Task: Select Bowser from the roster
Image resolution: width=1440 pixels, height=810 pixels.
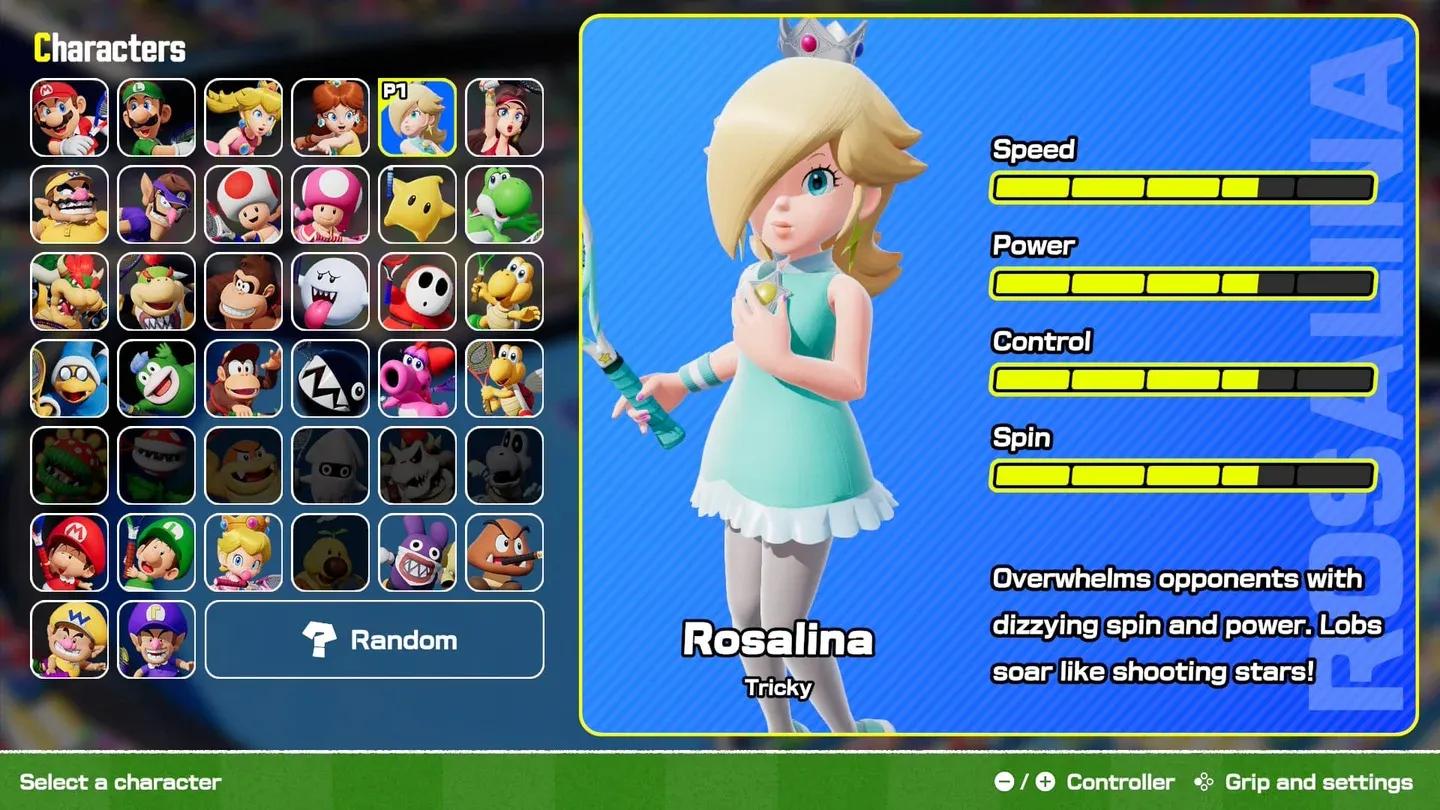Action: coord(69,292)
